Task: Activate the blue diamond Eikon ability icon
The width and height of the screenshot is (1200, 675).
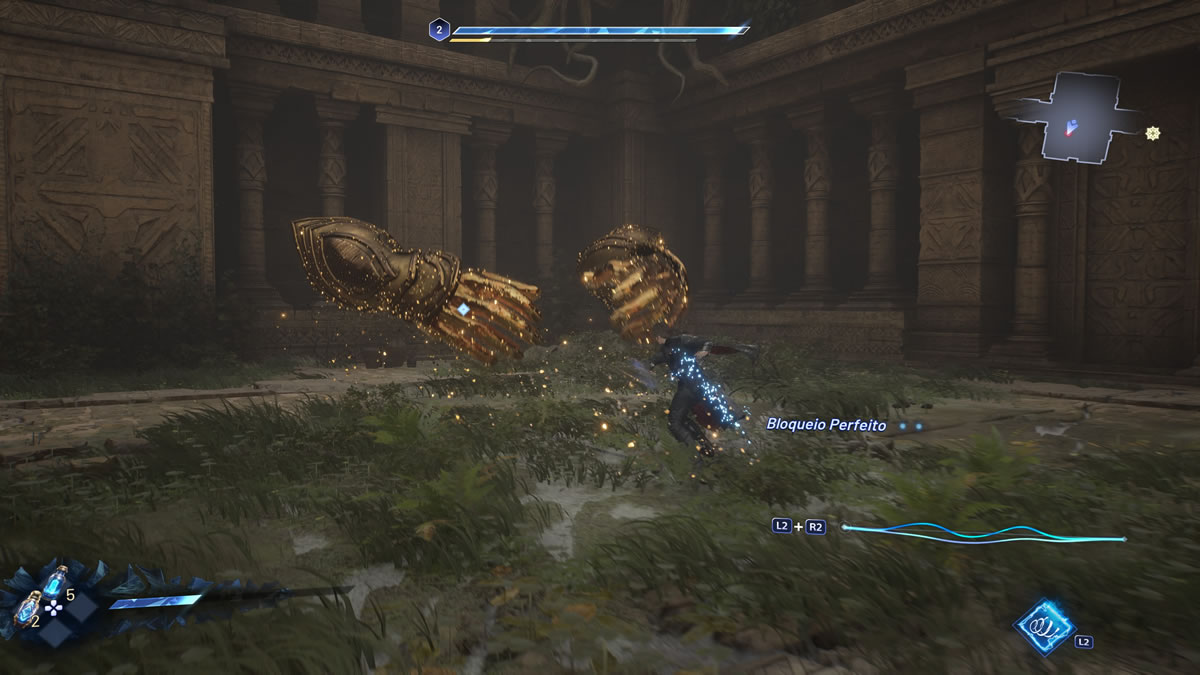Action: 1044,627
